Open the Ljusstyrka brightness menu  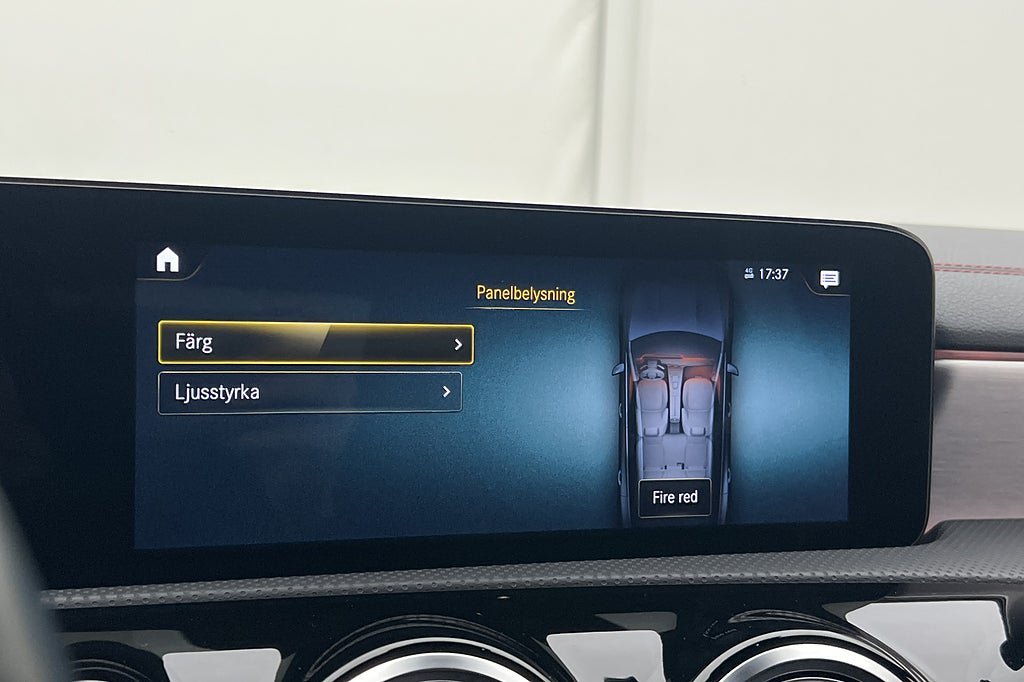tap(310, 392)
